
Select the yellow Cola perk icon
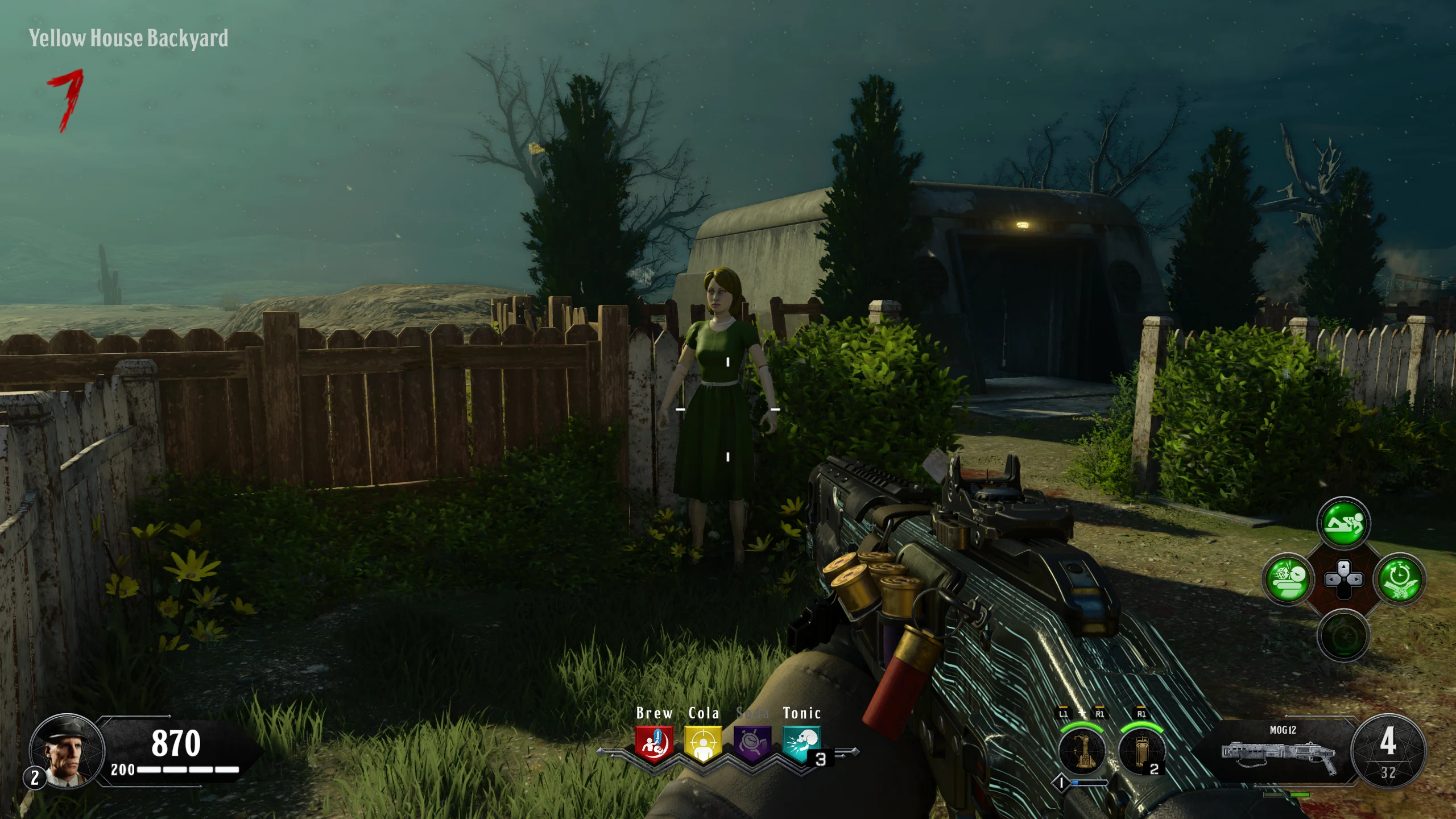pos(703,743)
